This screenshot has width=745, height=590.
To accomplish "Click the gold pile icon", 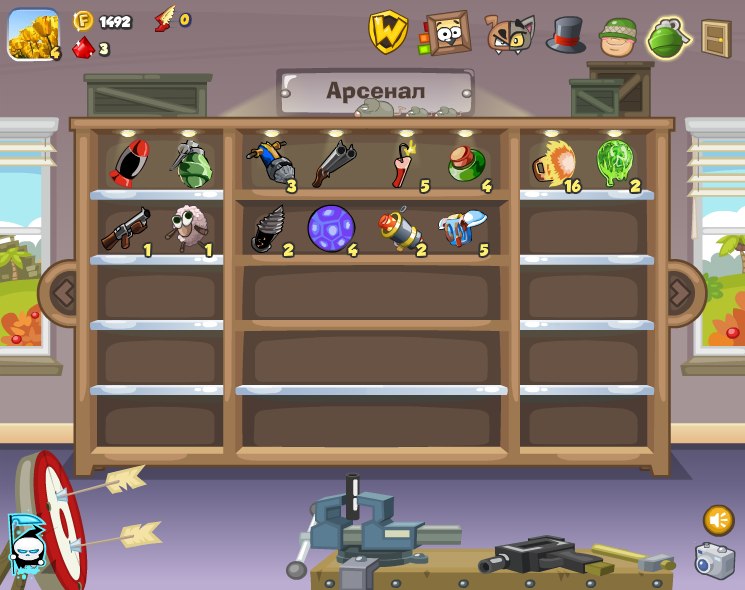I will [33, 34].
